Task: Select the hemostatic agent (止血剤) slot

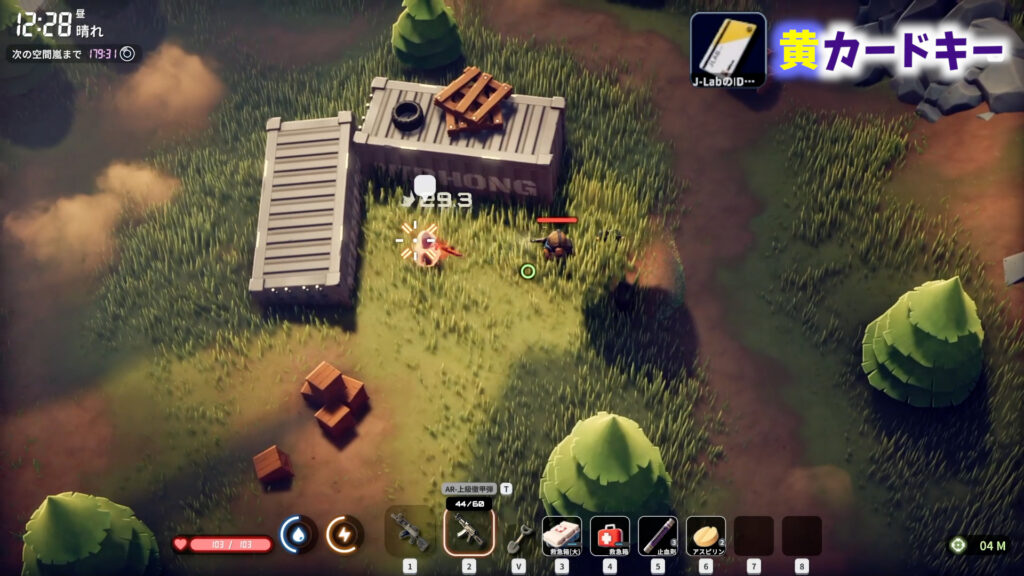Action: (x=657, y=535)
